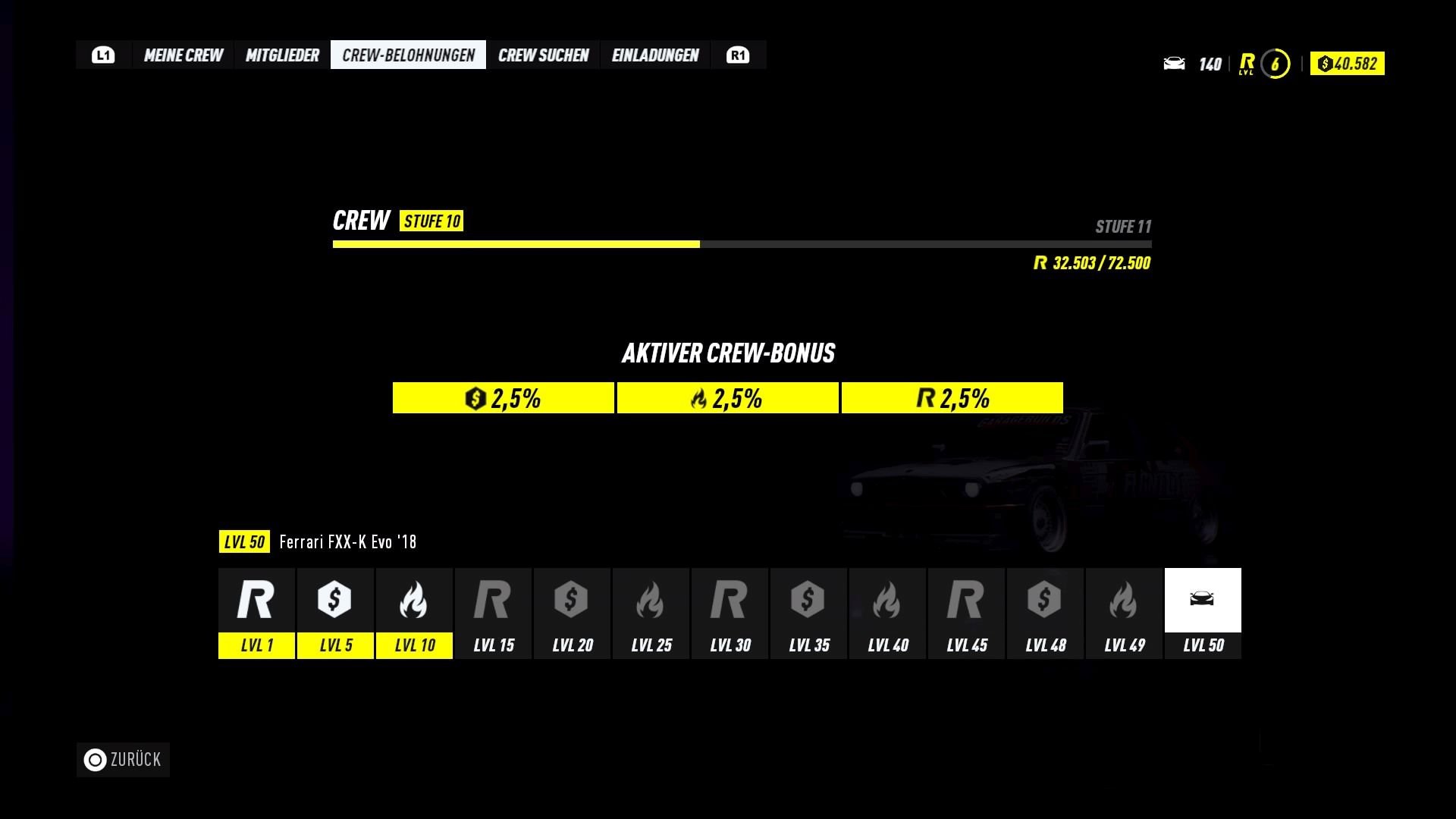Screen dimensions: 1456x819
Task: Click the car reward icon at LVL 50
Action: (1203, 600)
